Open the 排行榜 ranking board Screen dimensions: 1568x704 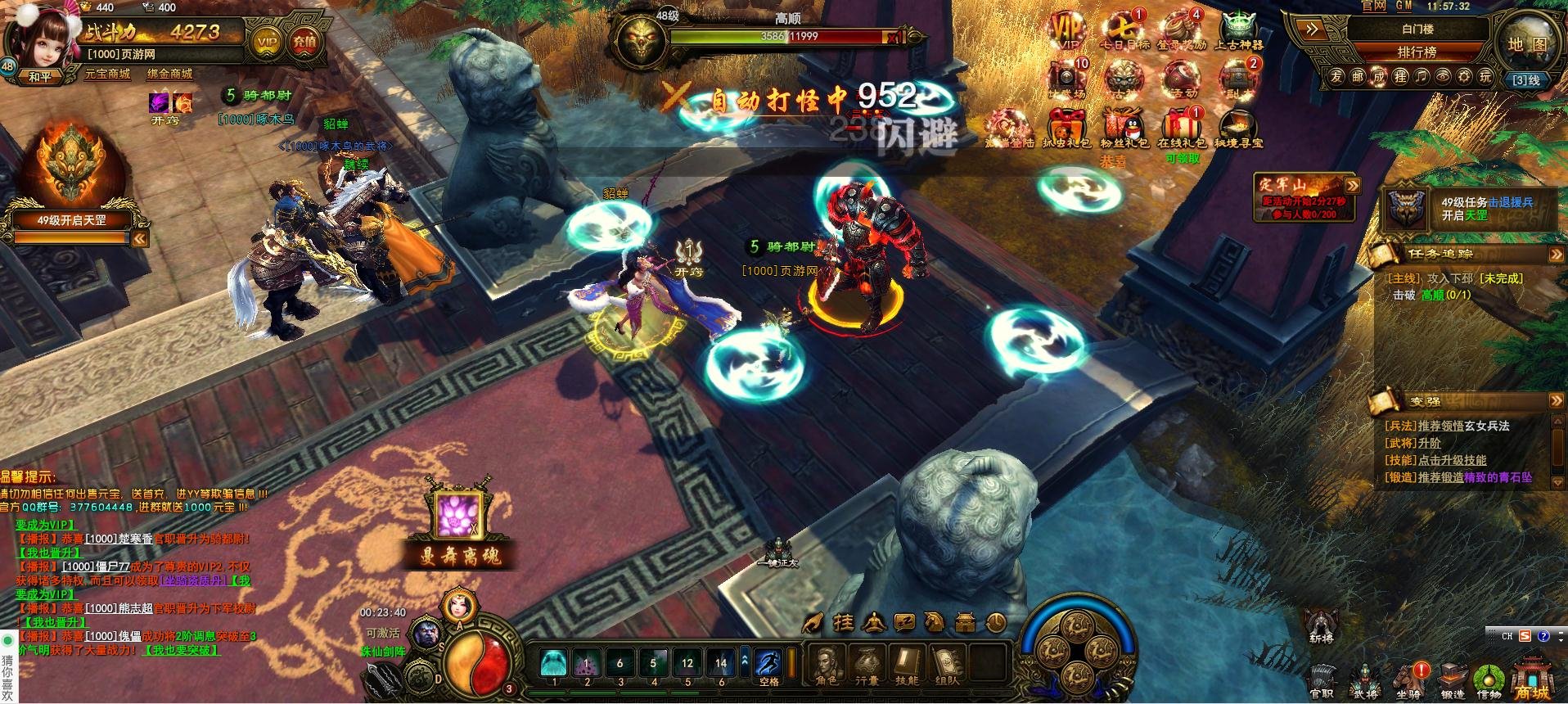(x=1417, y=52)
